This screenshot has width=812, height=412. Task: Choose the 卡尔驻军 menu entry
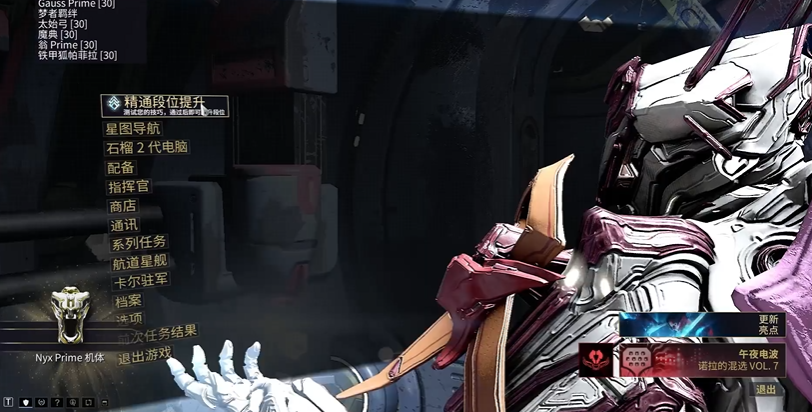(x=141, y=280)
